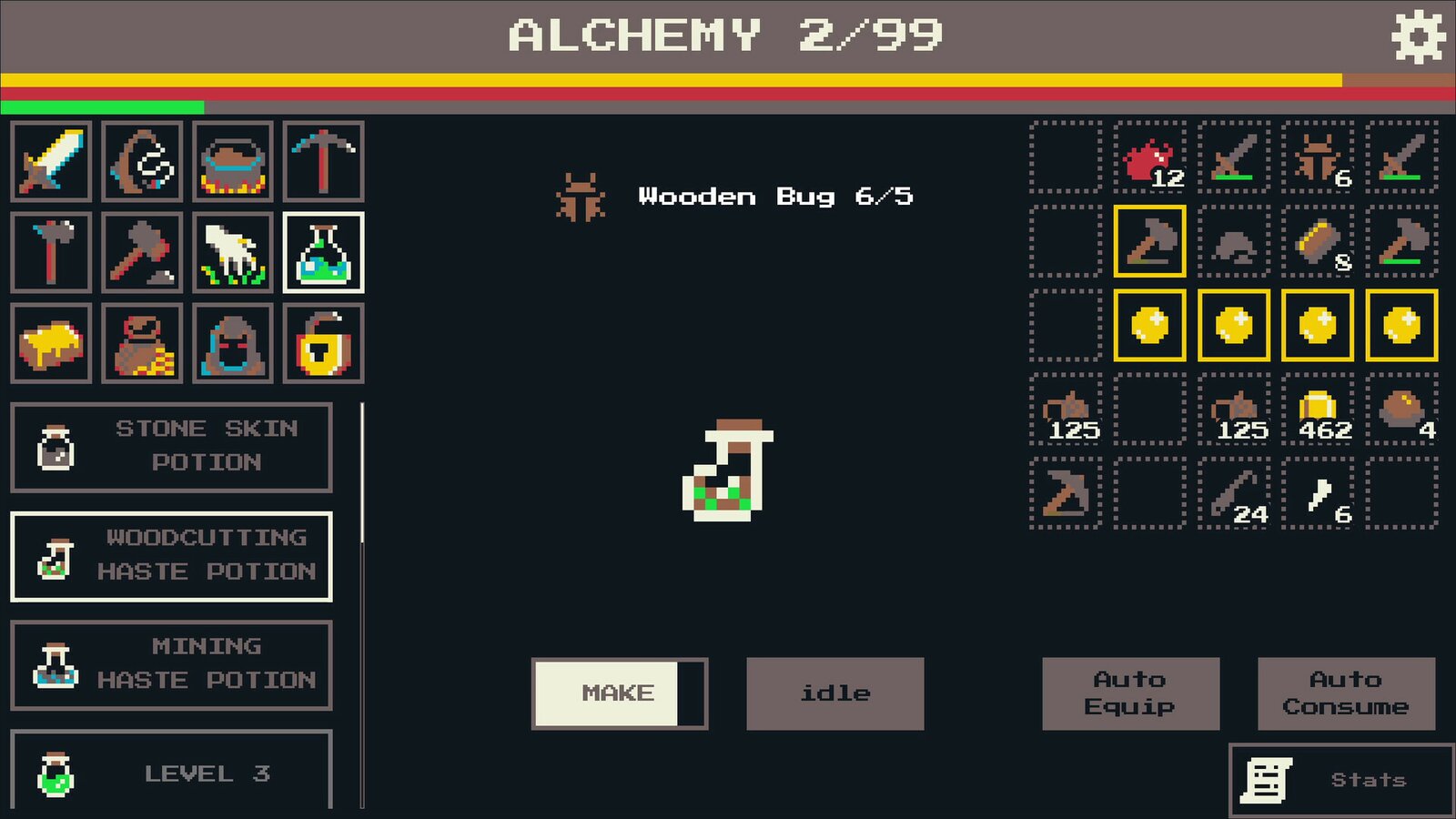
Task: Select the red apple inventory slot
Action: [x=1150, y=157]
